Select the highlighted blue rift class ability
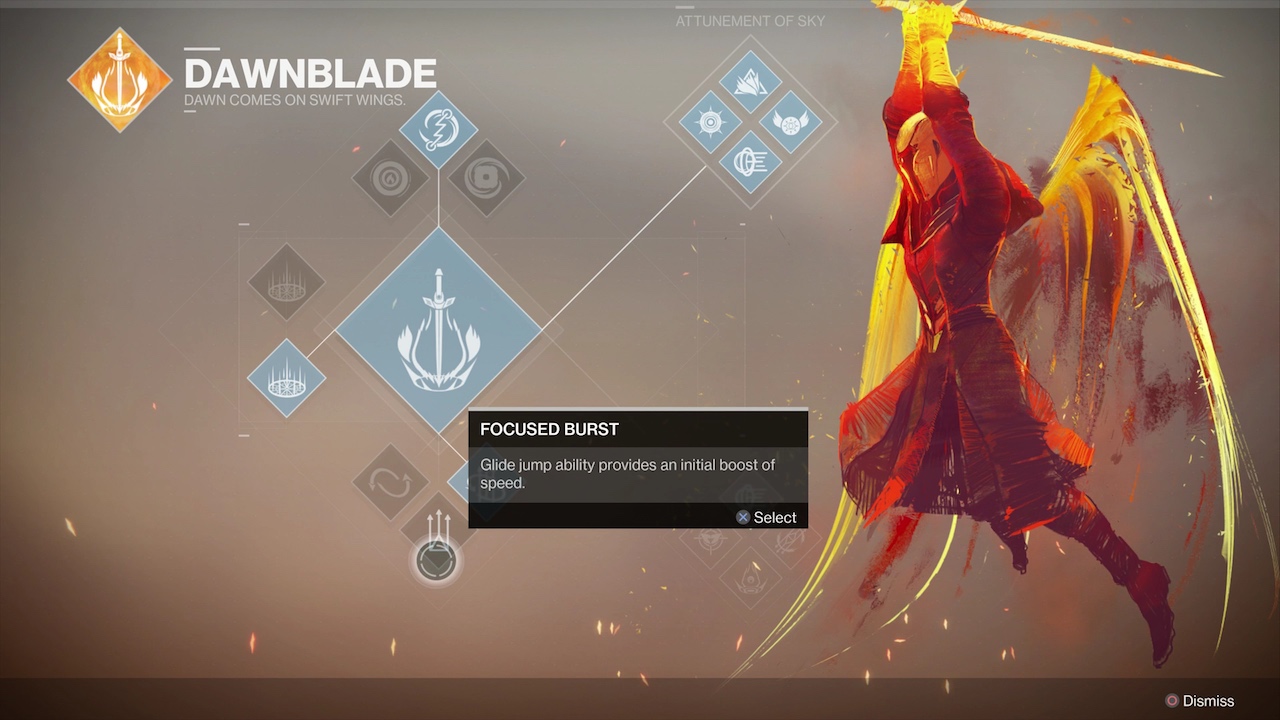The width and height of the screenshot is (1280, 720). (x=286, y=379)
